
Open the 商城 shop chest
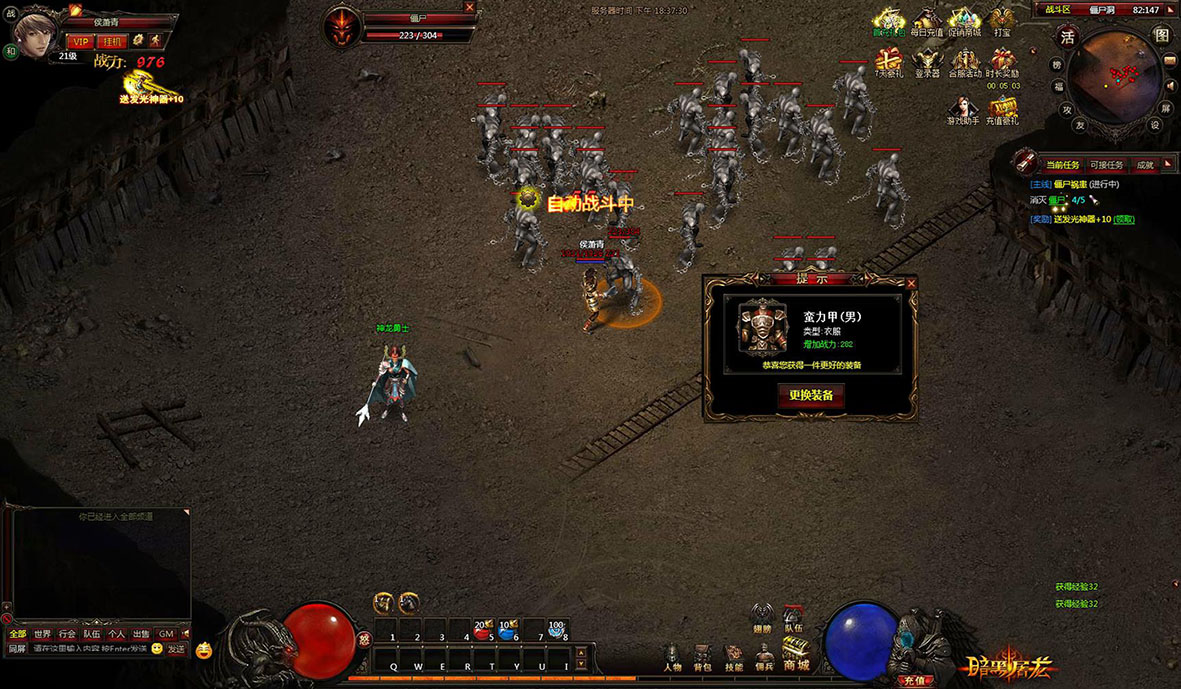pyautogui.click(x=796, y=654)
